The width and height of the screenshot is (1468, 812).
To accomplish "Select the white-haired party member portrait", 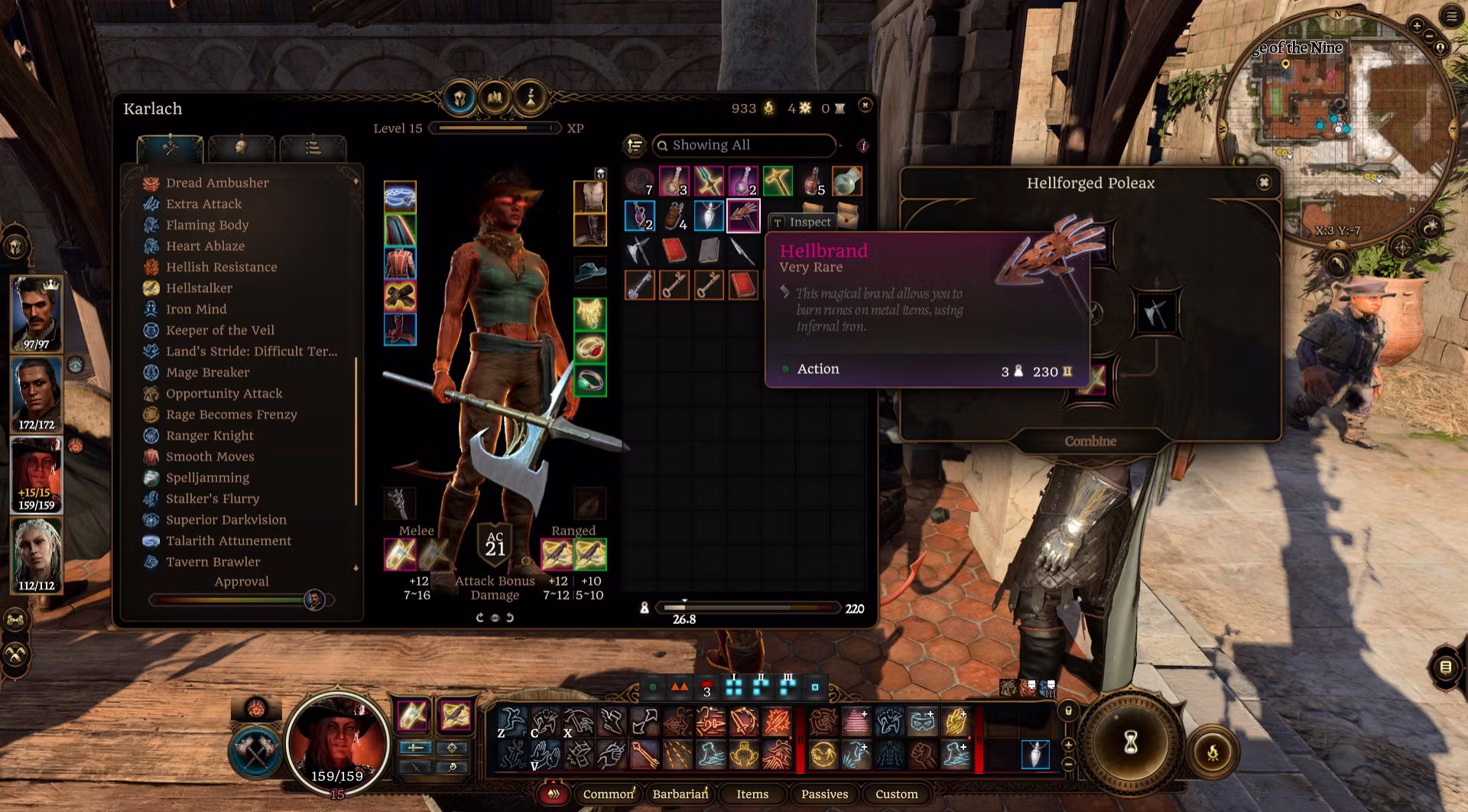I will coord(36,553).
